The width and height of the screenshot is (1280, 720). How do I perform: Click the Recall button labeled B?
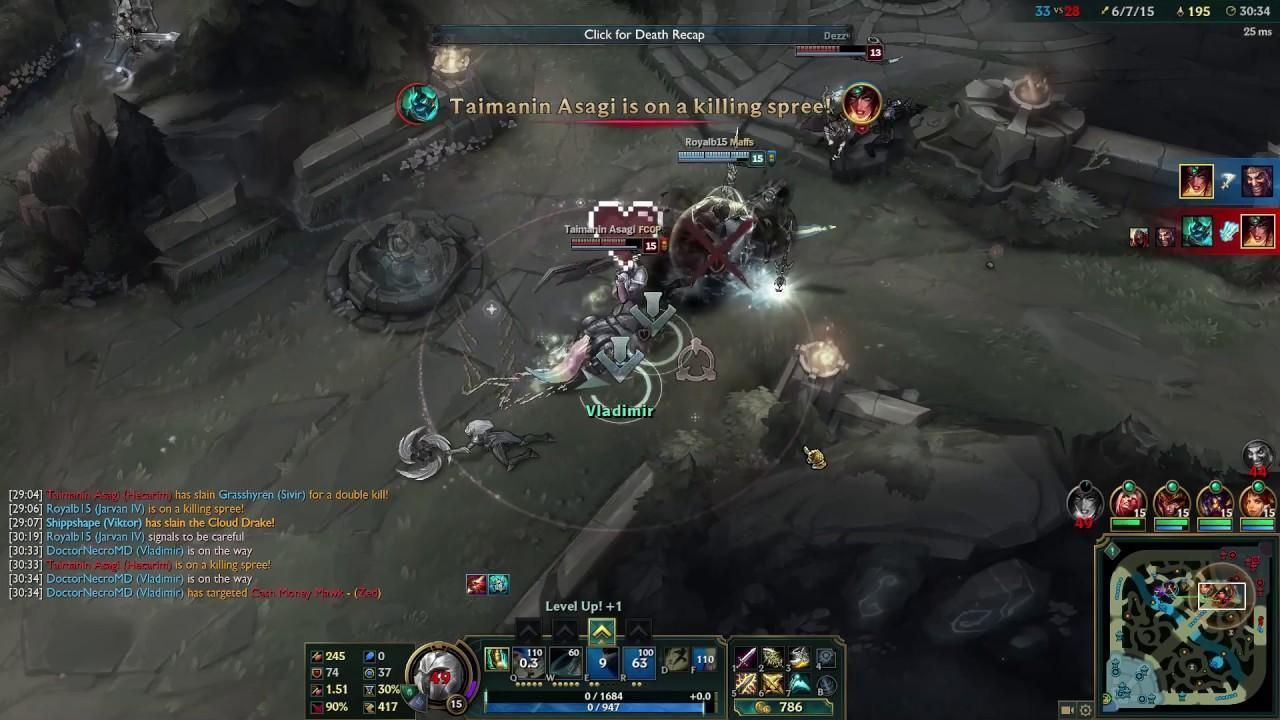coord(825,685)
